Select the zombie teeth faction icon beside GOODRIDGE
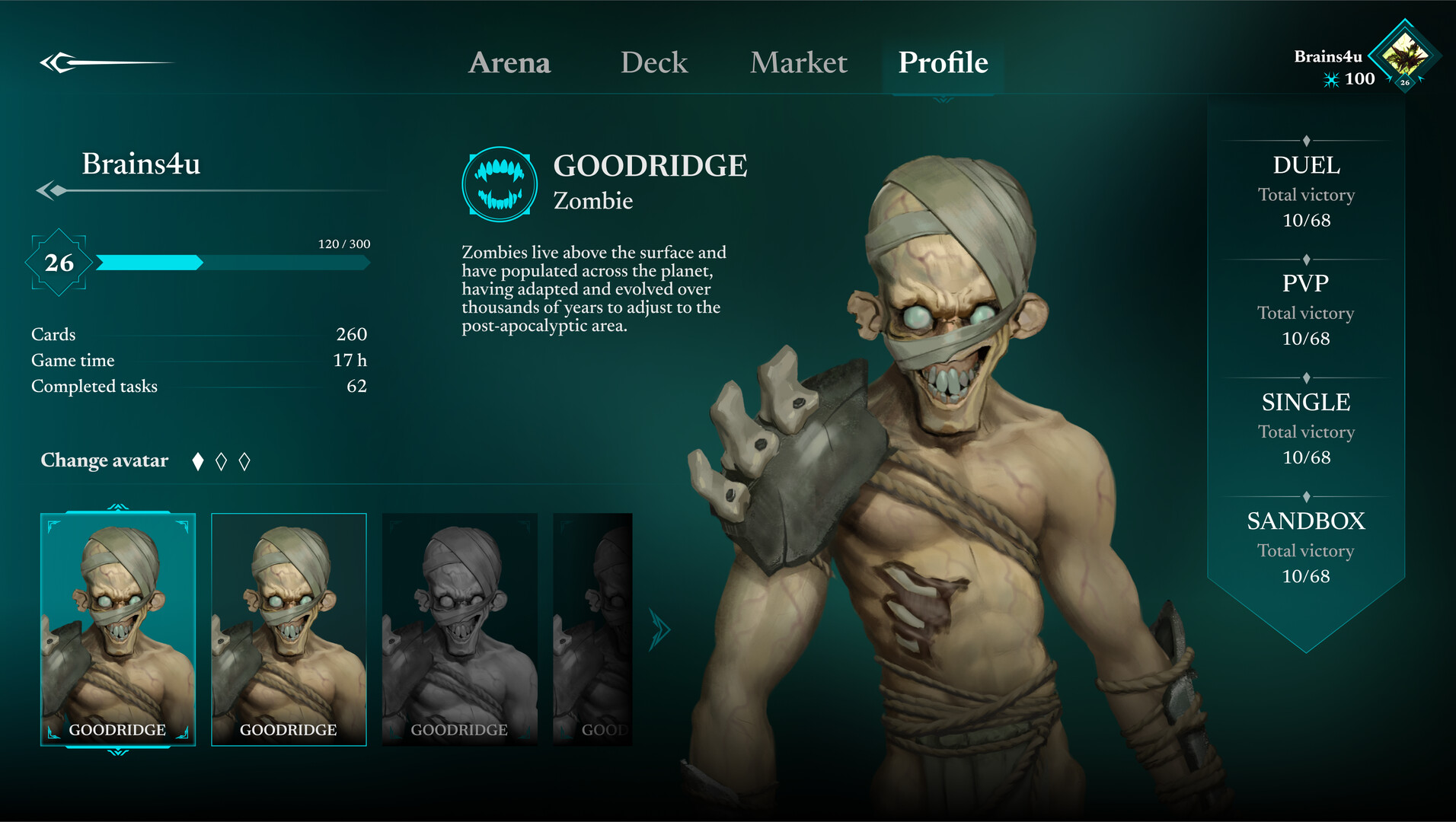1456x822 pixels. (x=499, y=184)
